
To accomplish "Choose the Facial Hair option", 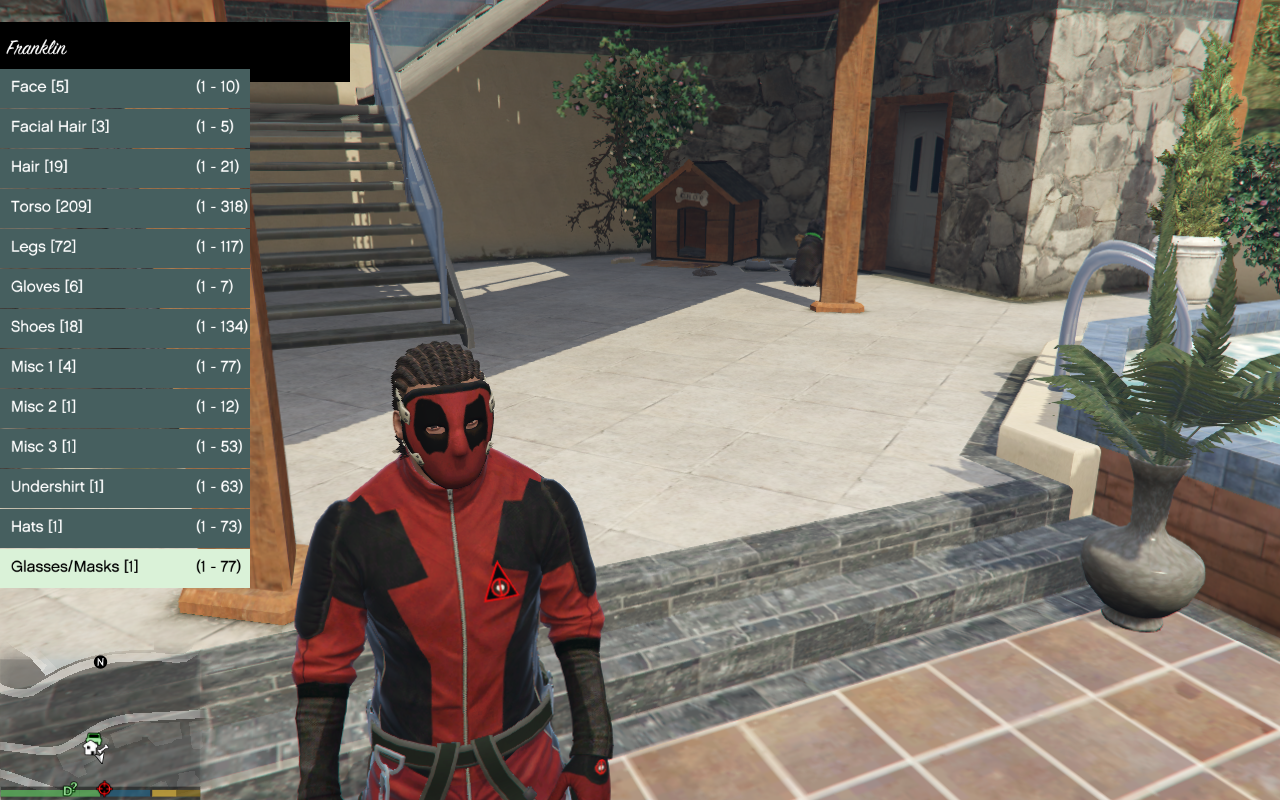I will point(125,127).
